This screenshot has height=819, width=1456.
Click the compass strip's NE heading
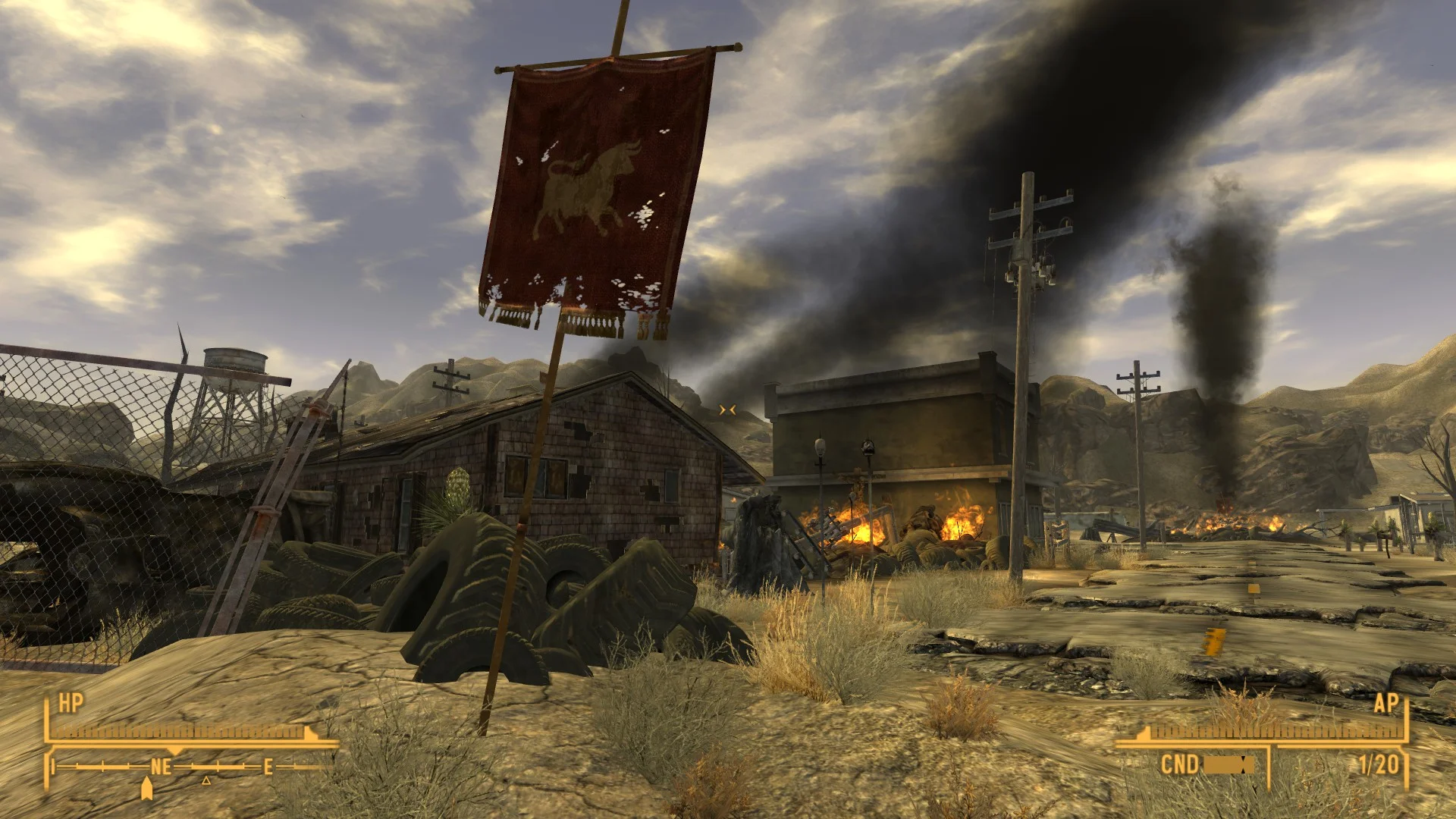(x=161, y=767)
